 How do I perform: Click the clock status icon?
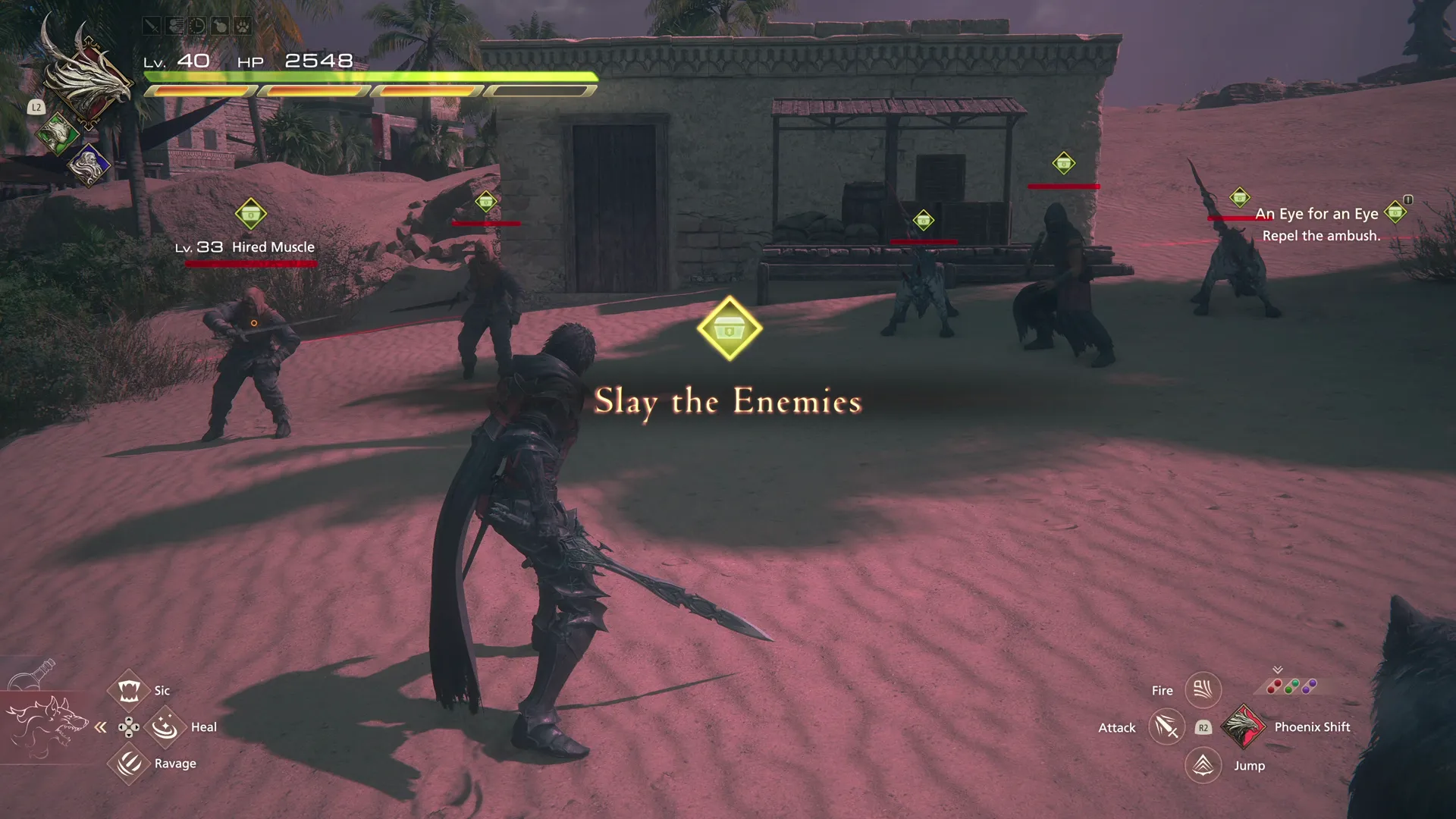click(197, 27)
